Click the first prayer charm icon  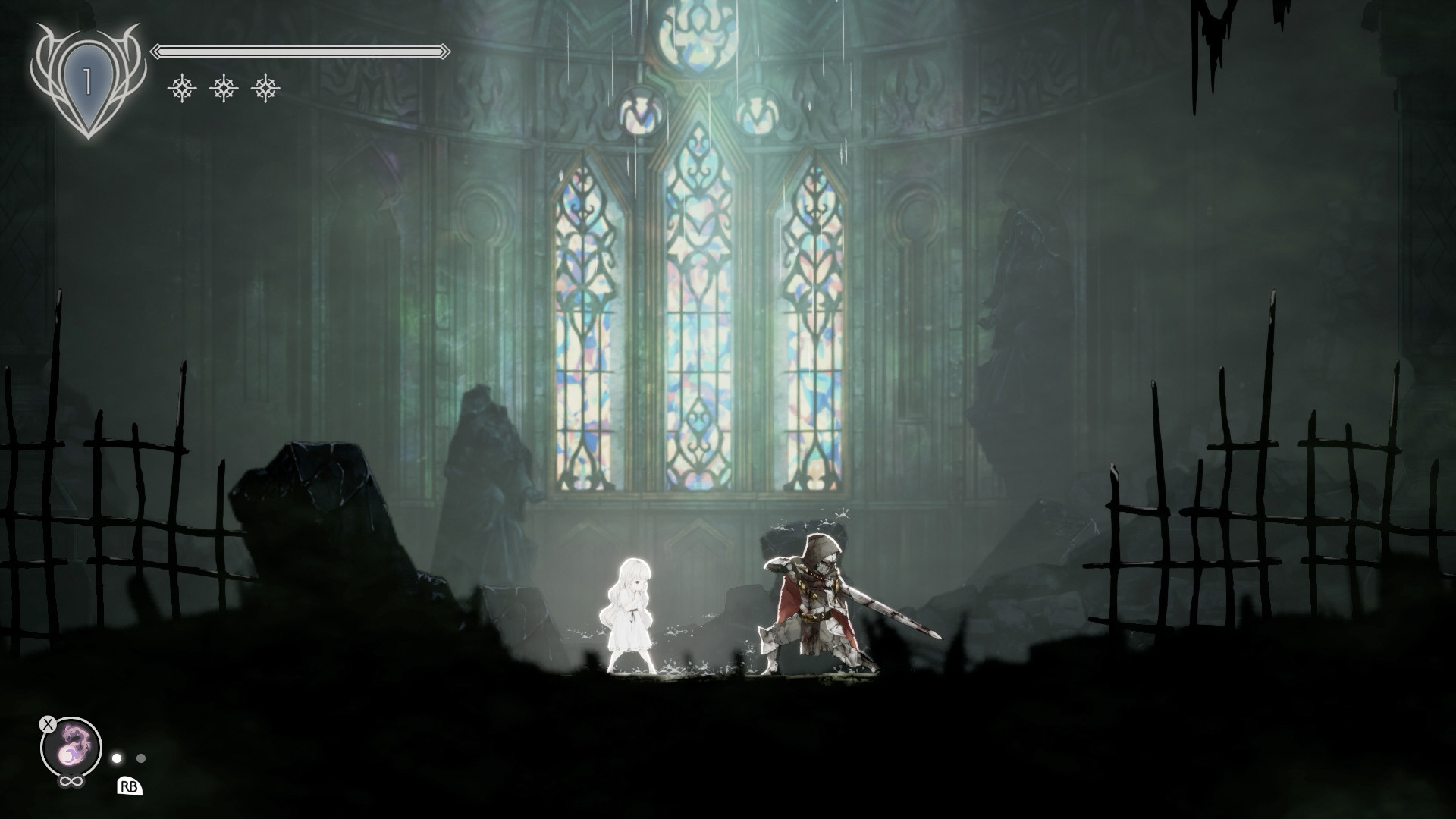point(181,89)
